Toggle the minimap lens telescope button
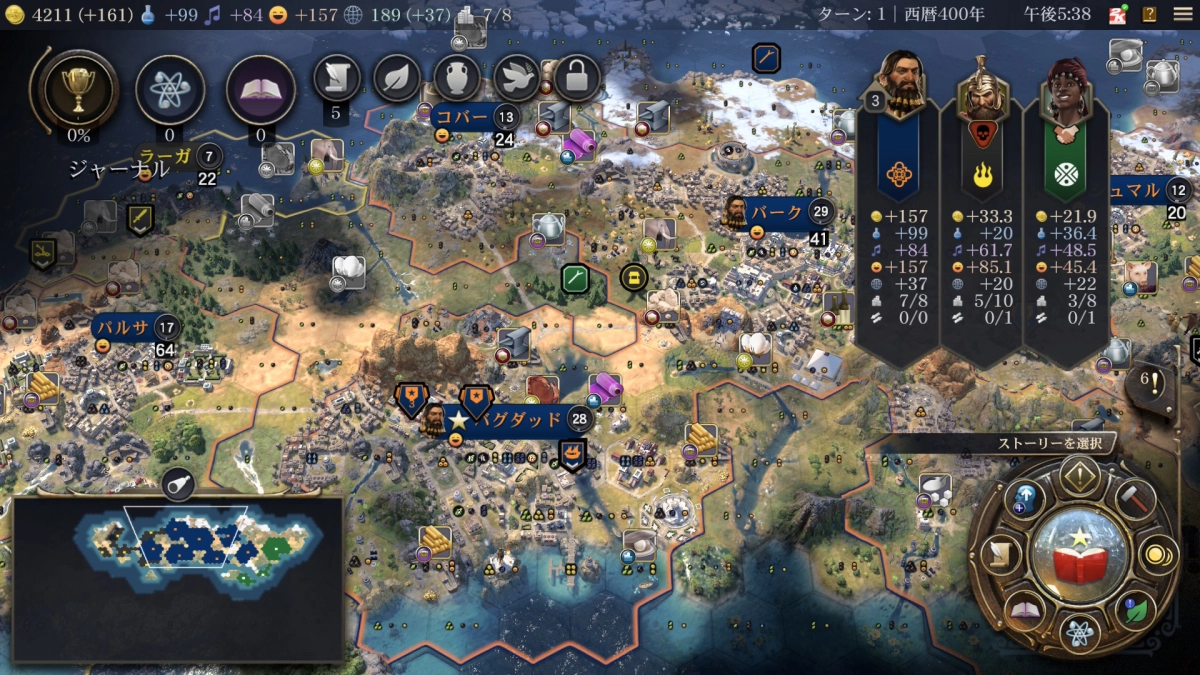Image resolution: width=1200 pixels, height=675 pixels. 177,484
